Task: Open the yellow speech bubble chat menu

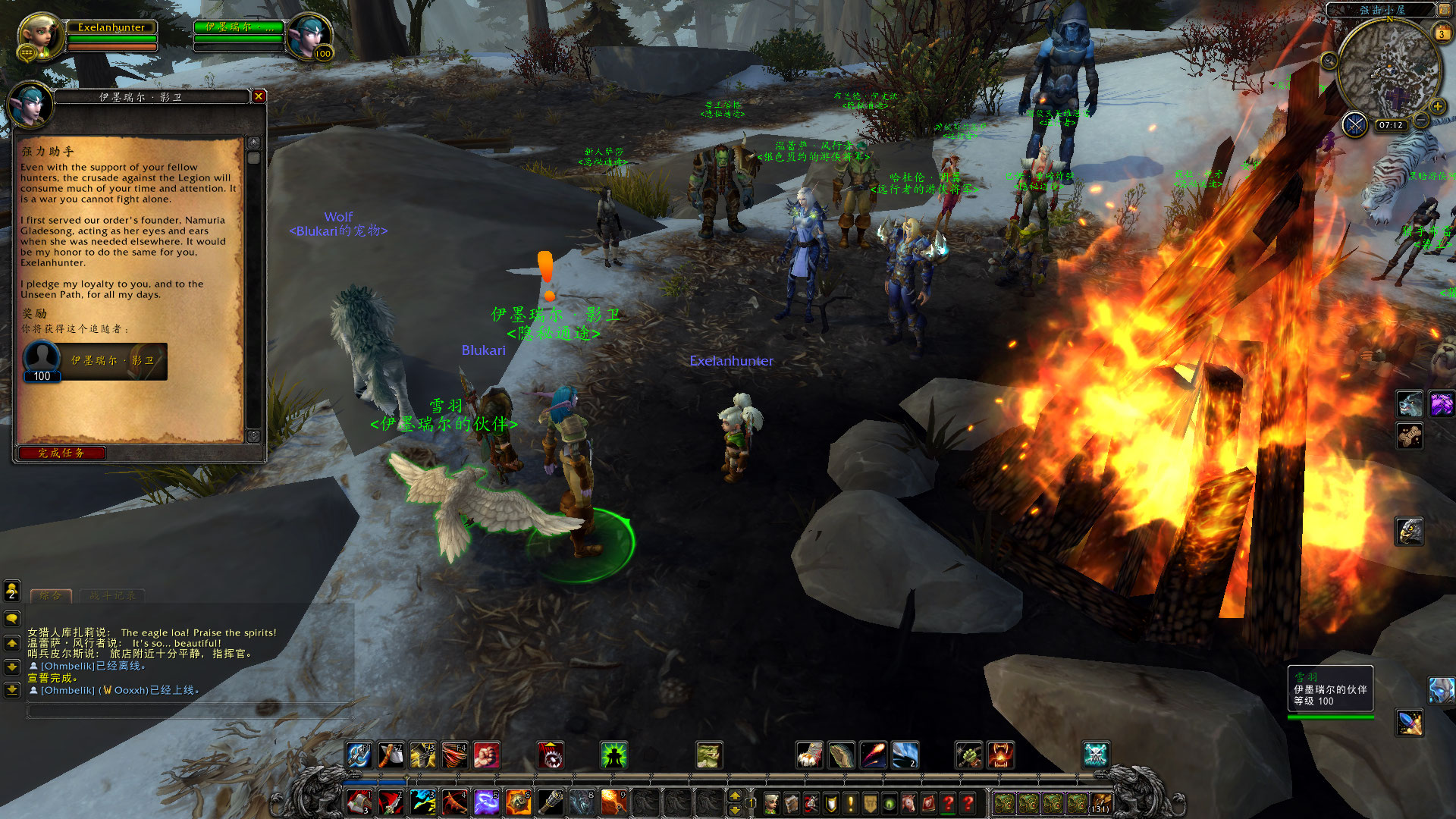Action: point(12,619)
